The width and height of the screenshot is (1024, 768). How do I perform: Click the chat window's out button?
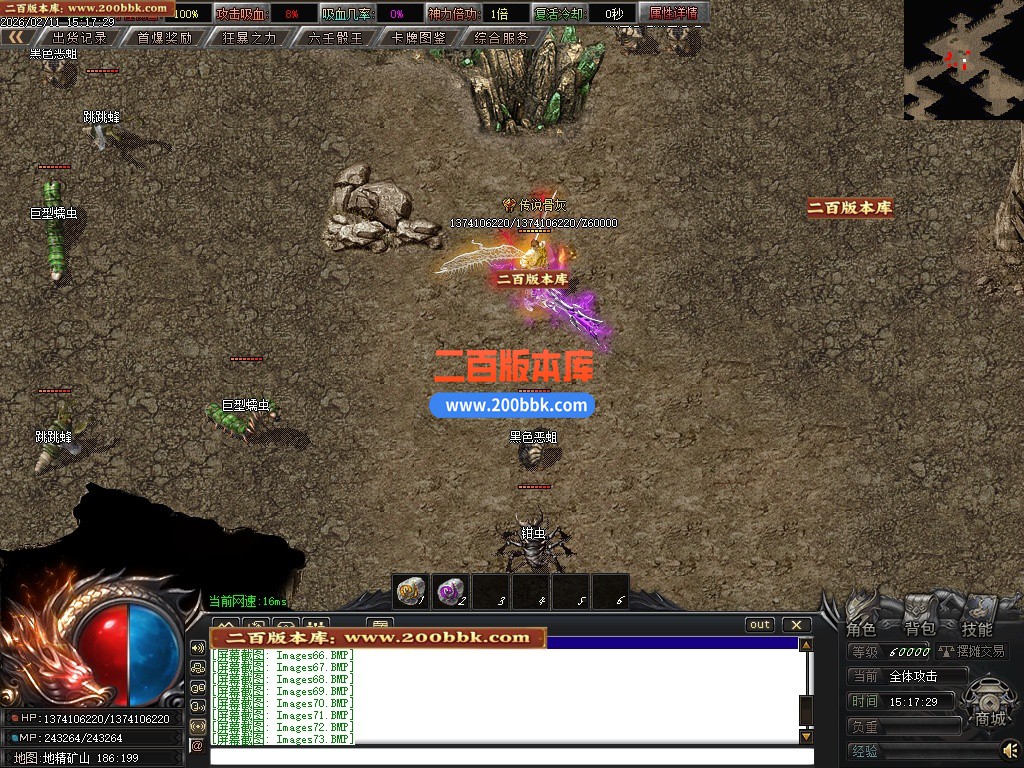(x=760, y=625)
